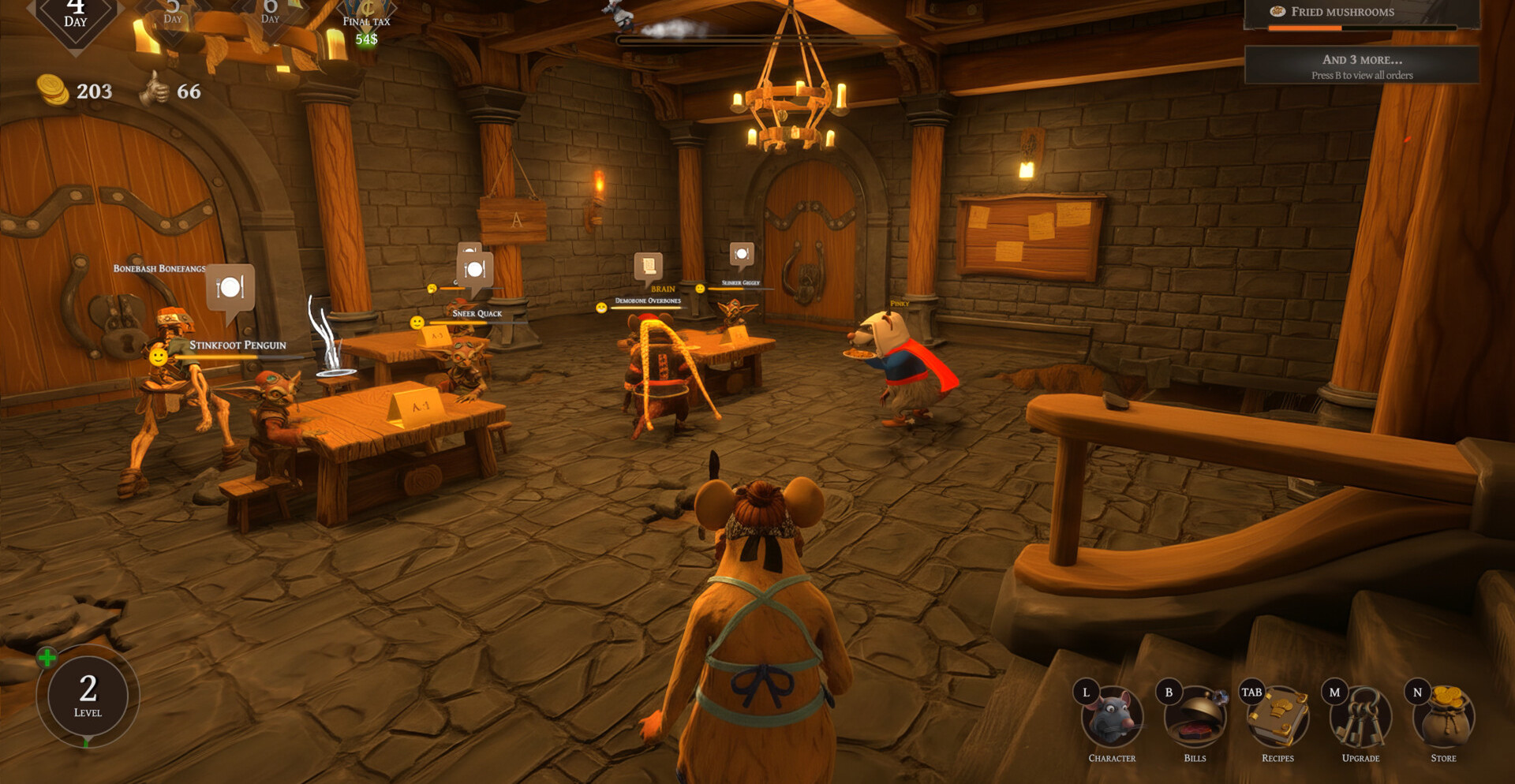Click the level 2 badge

pos(88,695)
